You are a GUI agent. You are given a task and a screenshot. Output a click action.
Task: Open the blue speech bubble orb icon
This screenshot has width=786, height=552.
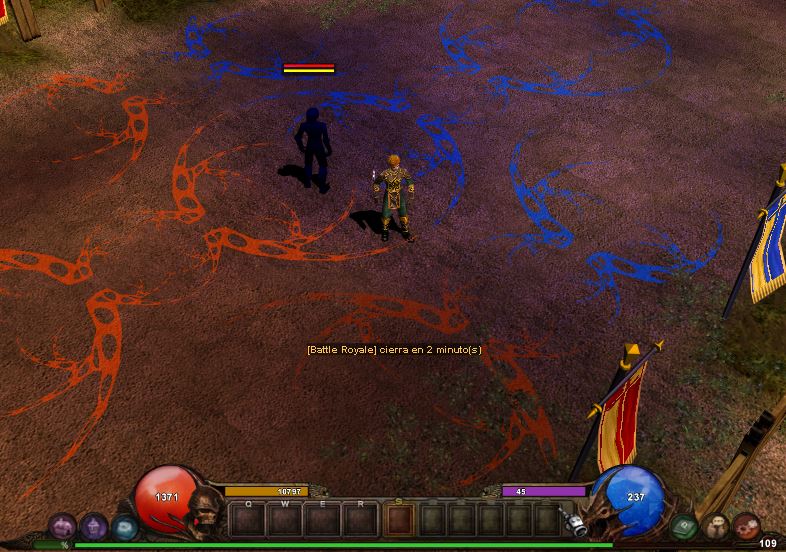pos(124,525)
